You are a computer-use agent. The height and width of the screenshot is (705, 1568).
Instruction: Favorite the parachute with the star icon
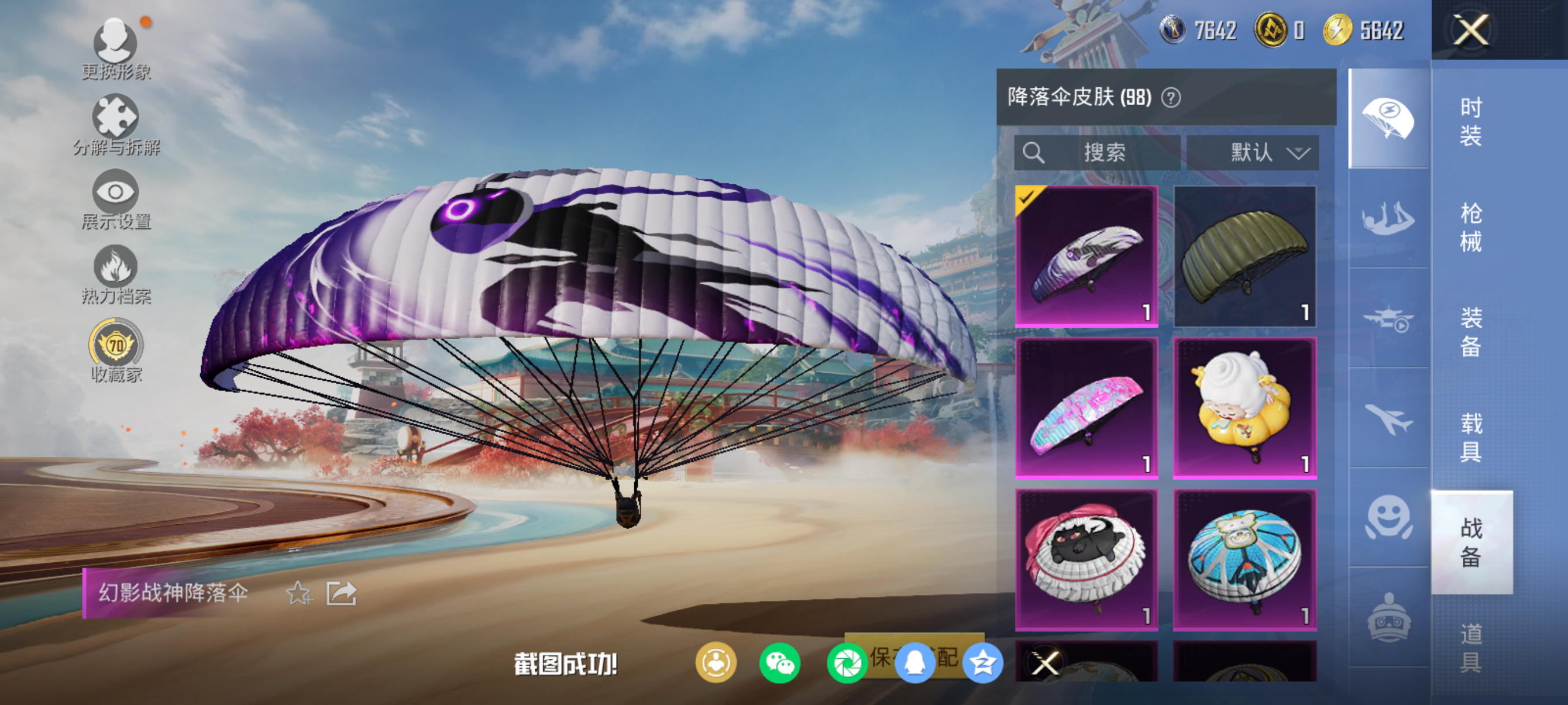tap(298, 593)
